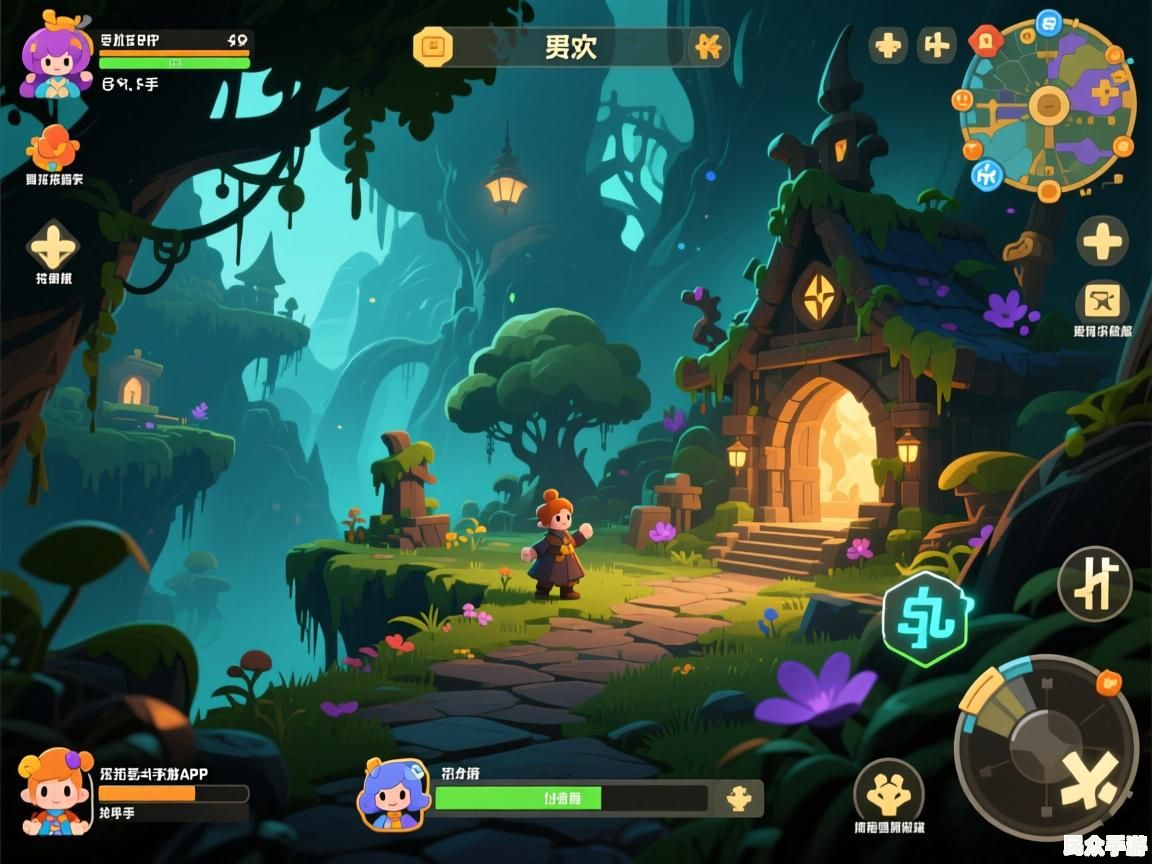Click the yellow octagonal coin icon
The width and height of the screenshot is (1152, 864).
coord(433,46)
